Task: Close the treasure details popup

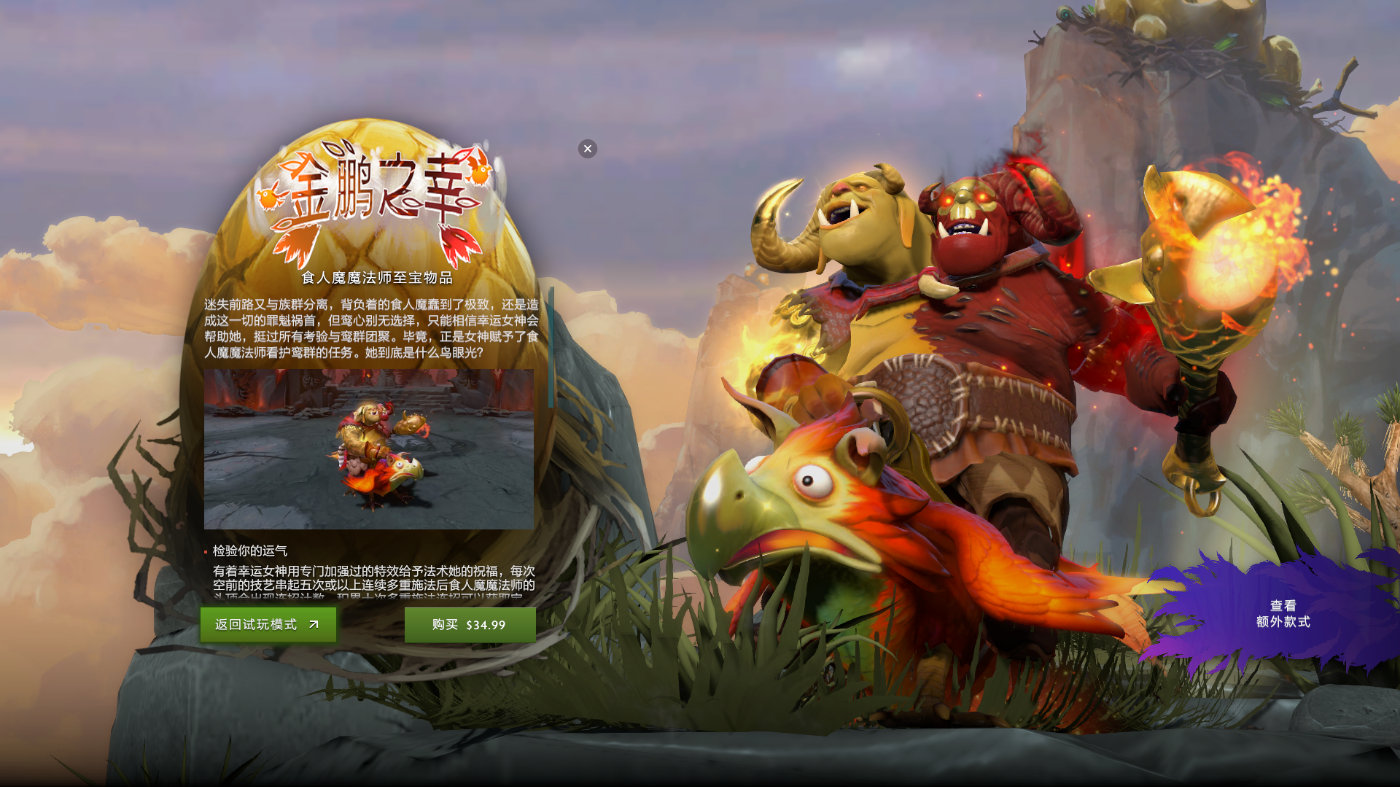Action: pyautogui.click(x=587, y=148)
